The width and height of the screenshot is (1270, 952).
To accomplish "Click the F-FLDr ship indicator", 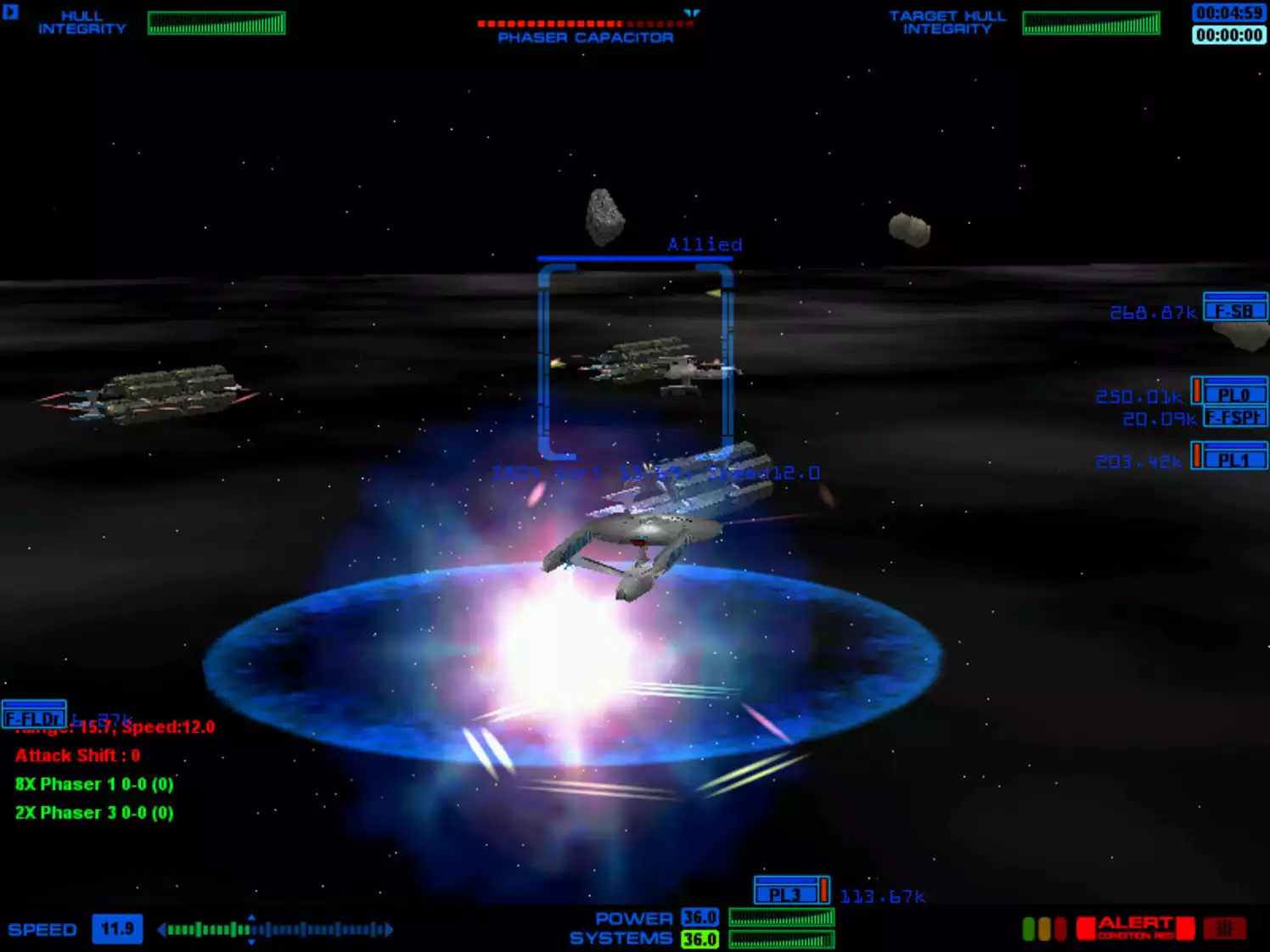I will pyautogui.click(x=32, y=716).
